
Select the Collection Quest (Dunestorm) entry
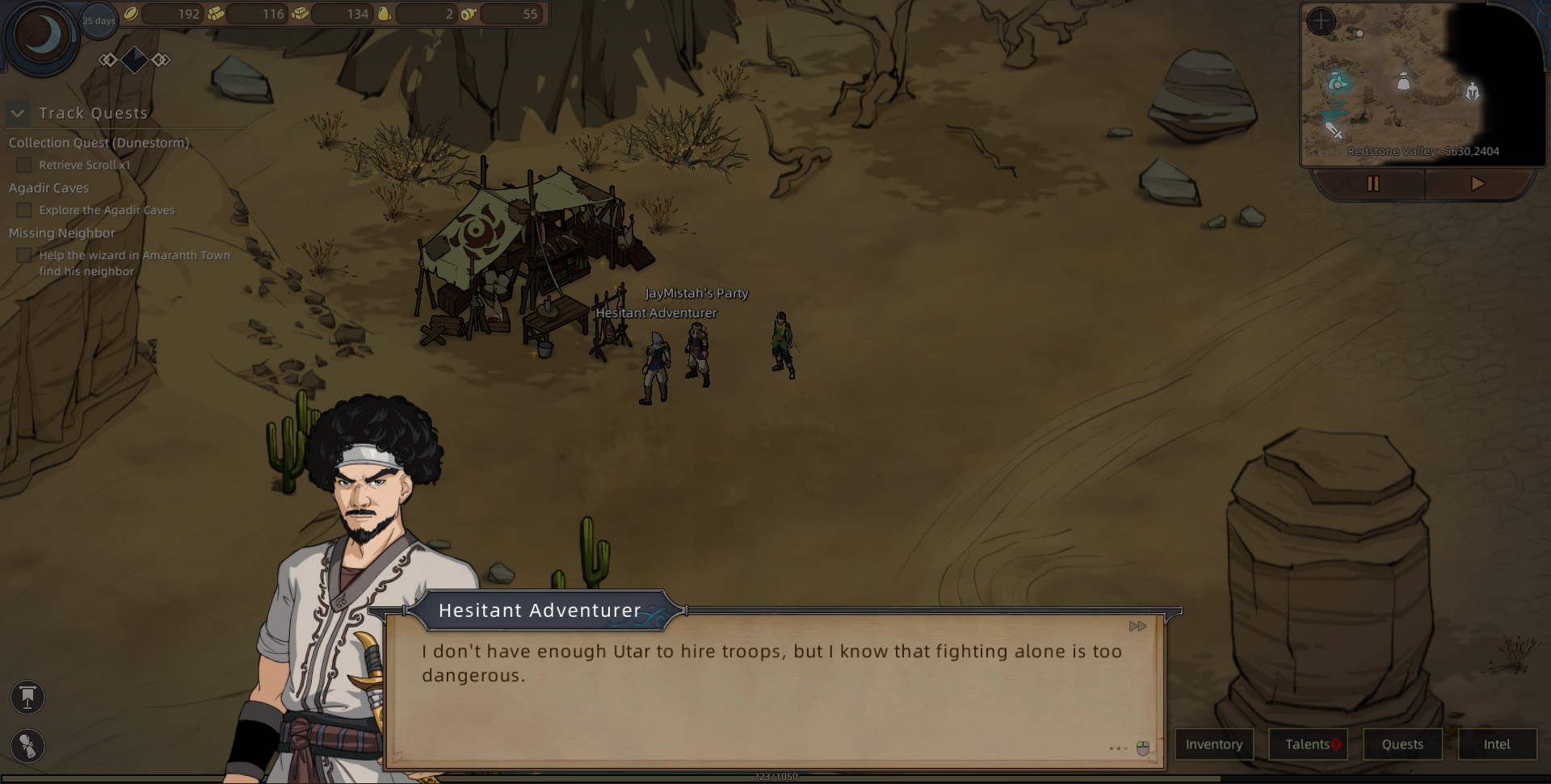tap(99, 143)
